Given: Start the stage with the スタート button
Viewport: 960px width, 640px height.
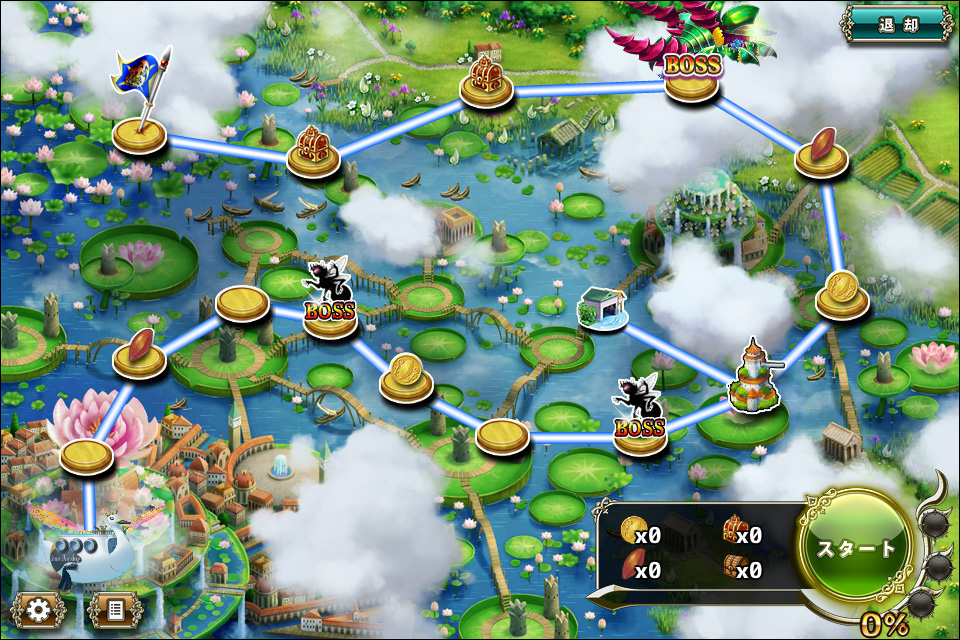Looking at the screenshot, I should click(x=857, y=549).
